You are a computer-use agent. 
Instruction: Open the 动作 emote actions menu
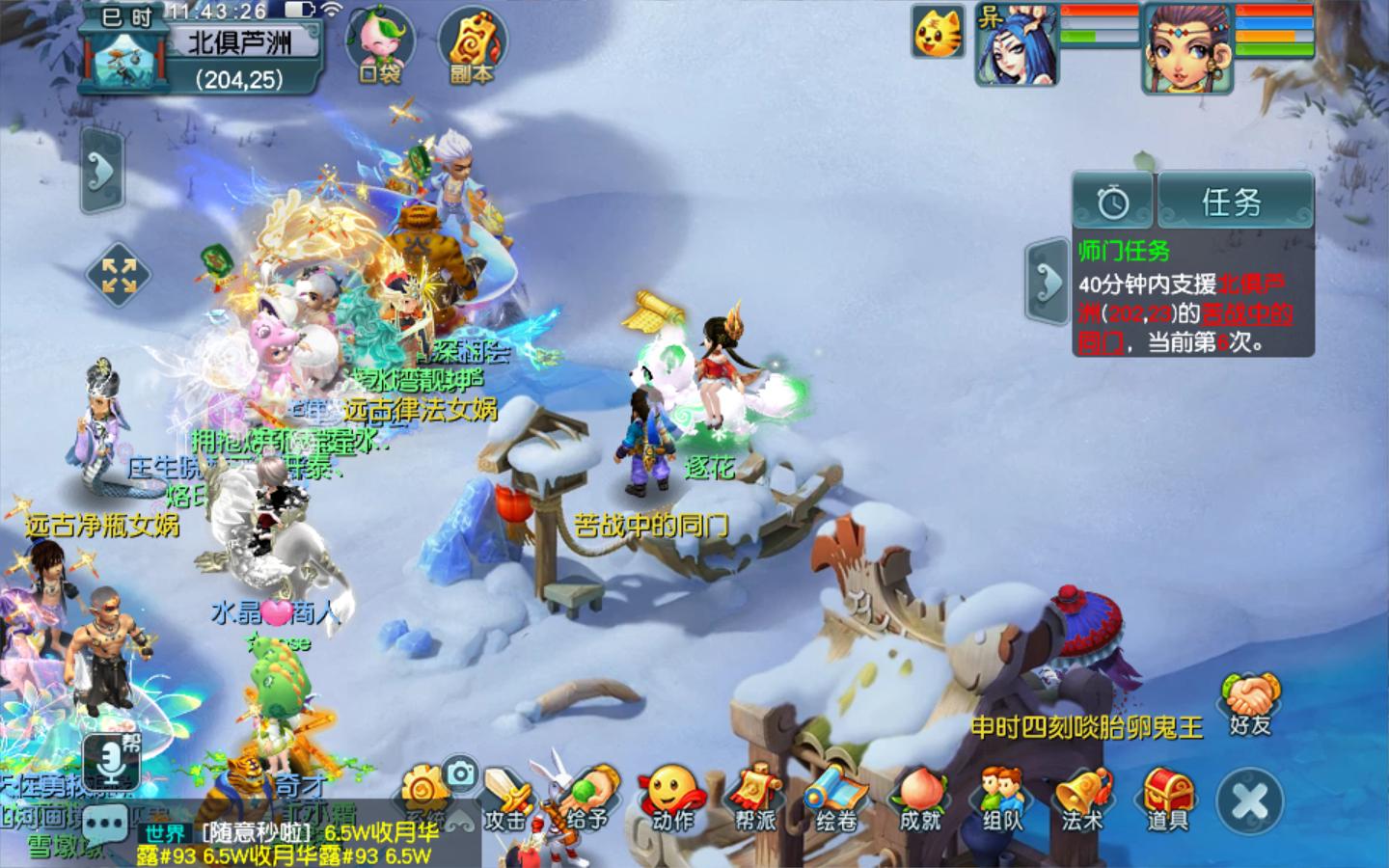click(x=672, y=800)
